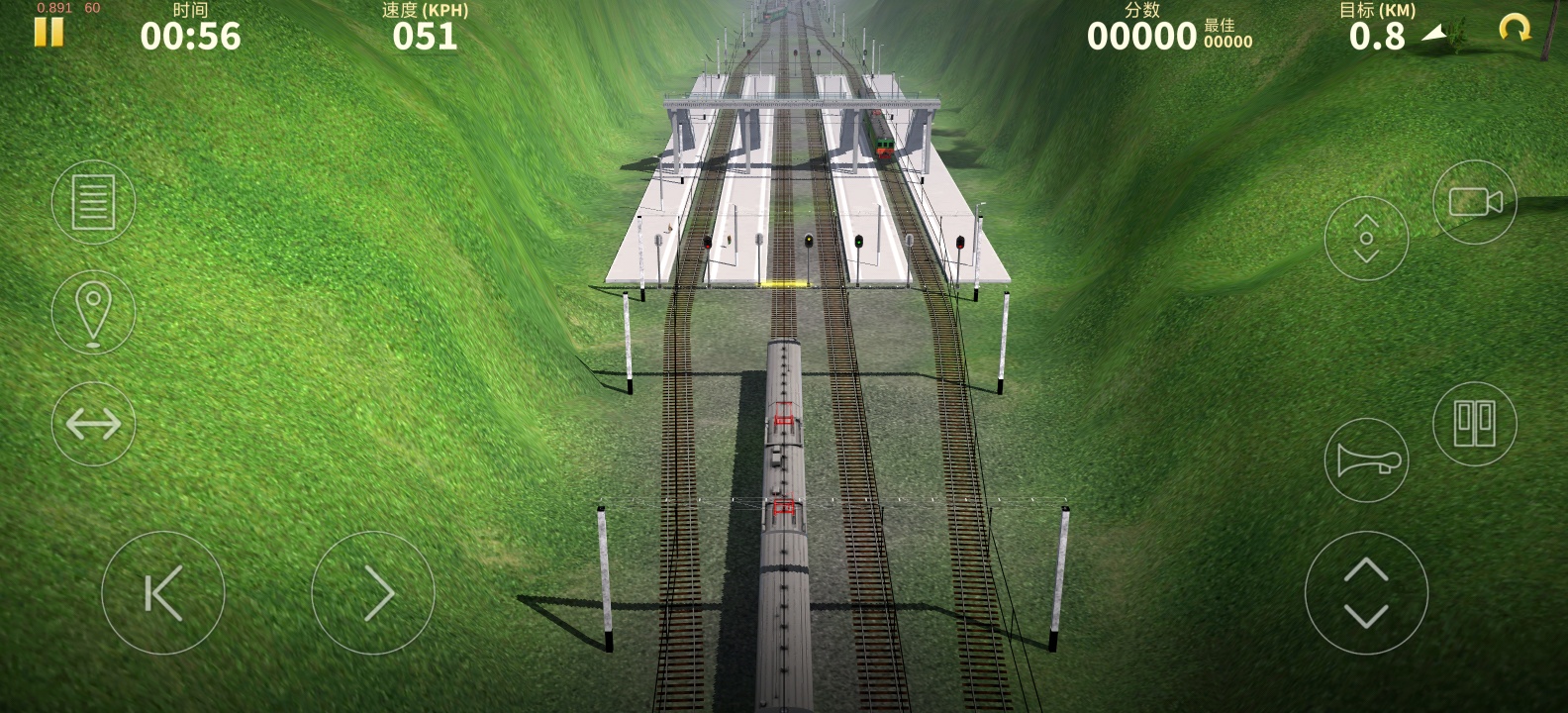This screenshot has width=1568, height=713.
Task: Open the document list menu button
Action: coord(93,202)
